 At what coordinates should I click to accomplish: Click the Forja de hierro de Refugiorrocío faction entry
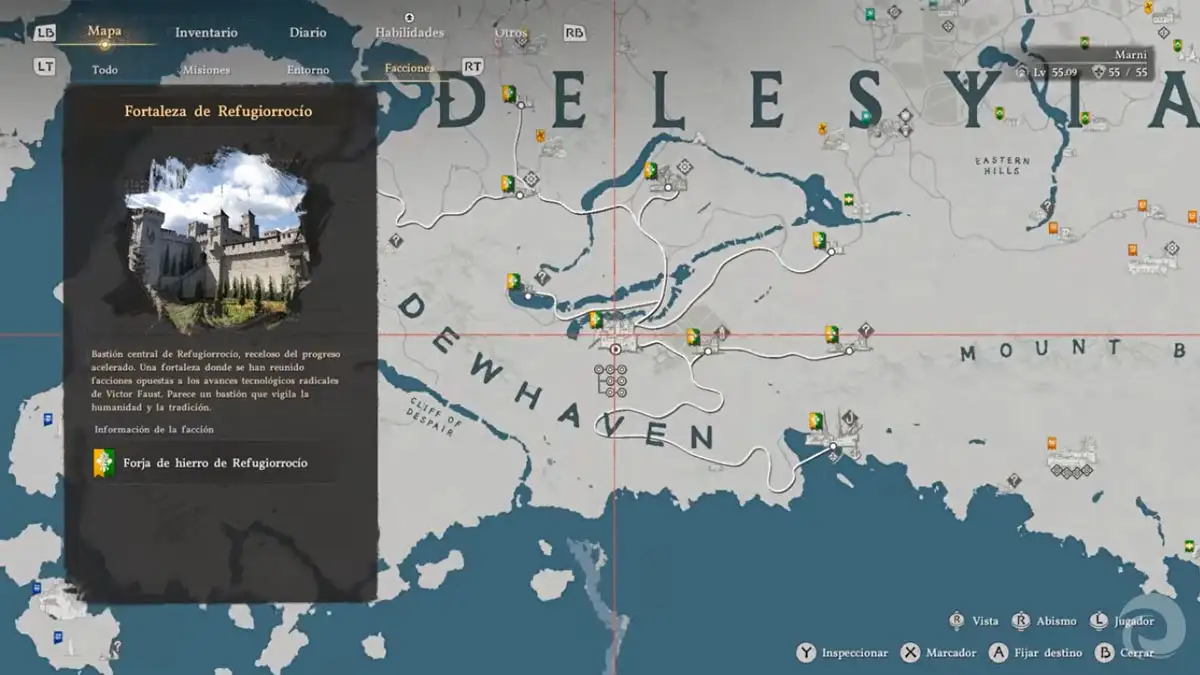[x=214, y=463]
